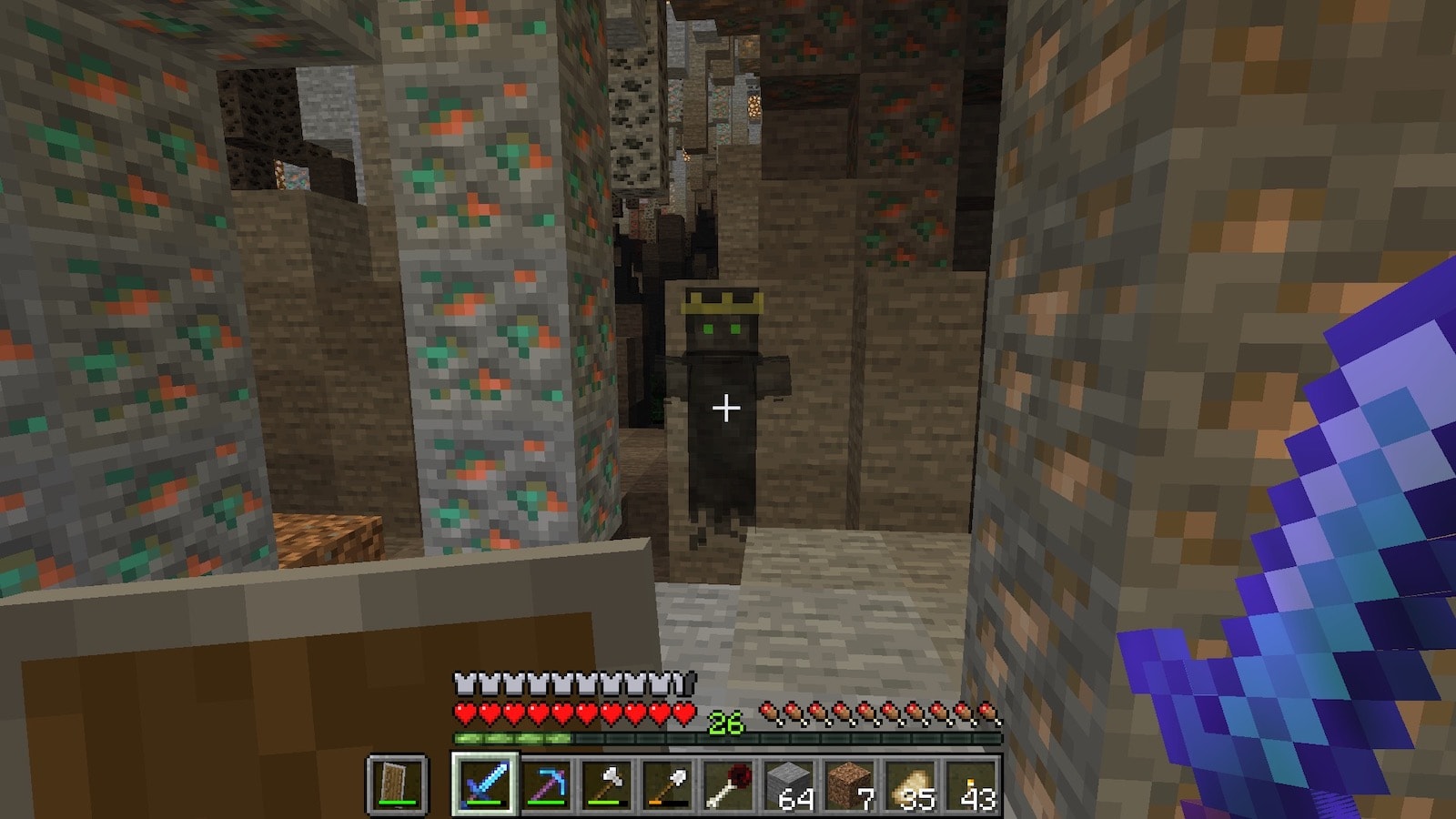The width and height of the screenshot is (1456, 819).
Task: Select the shield in the offhand slot
Action: point(398,784)
